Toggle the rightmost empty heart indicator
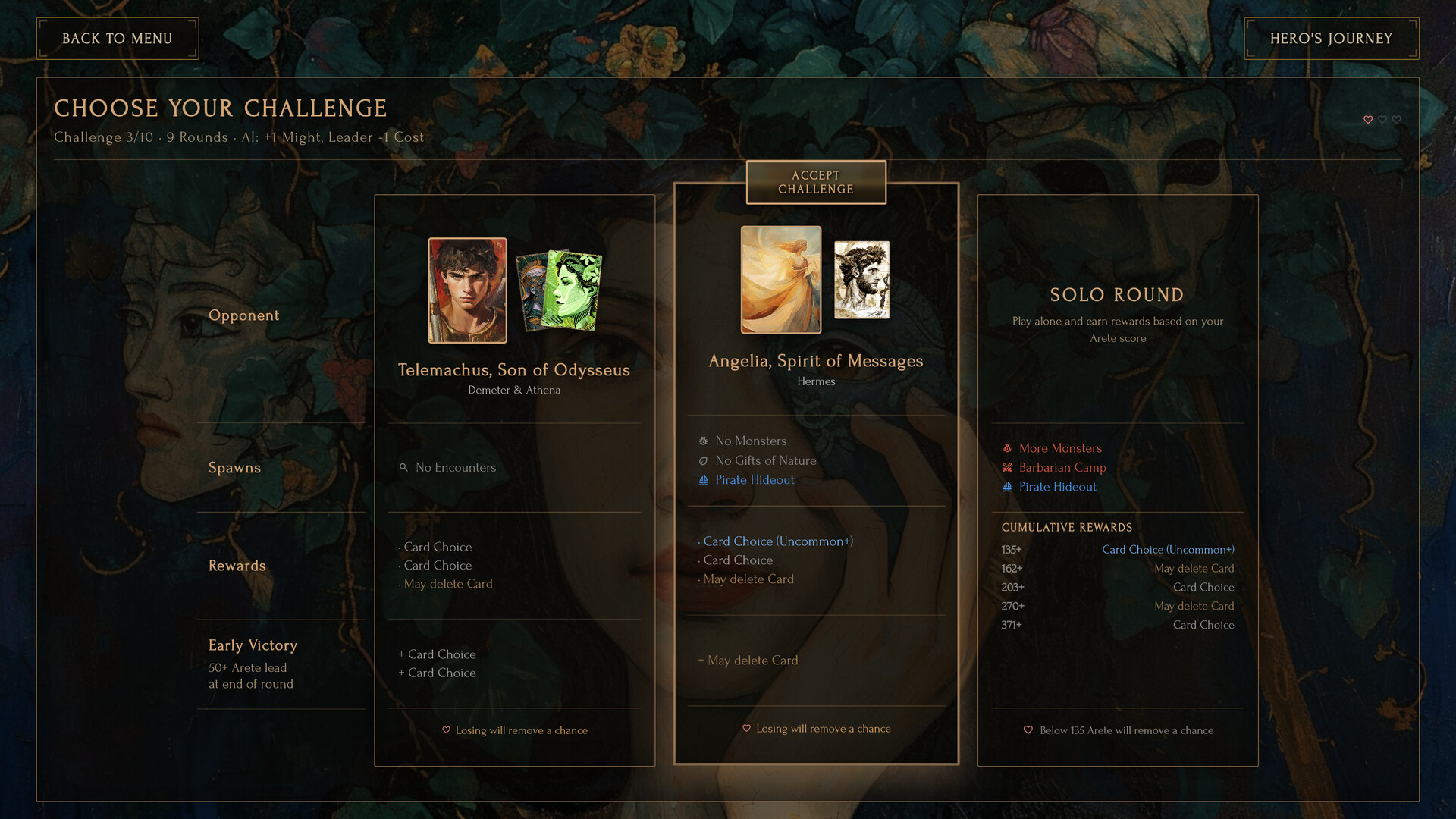This screenshot has height=819, width=1456. click(x=1395, y=120)
